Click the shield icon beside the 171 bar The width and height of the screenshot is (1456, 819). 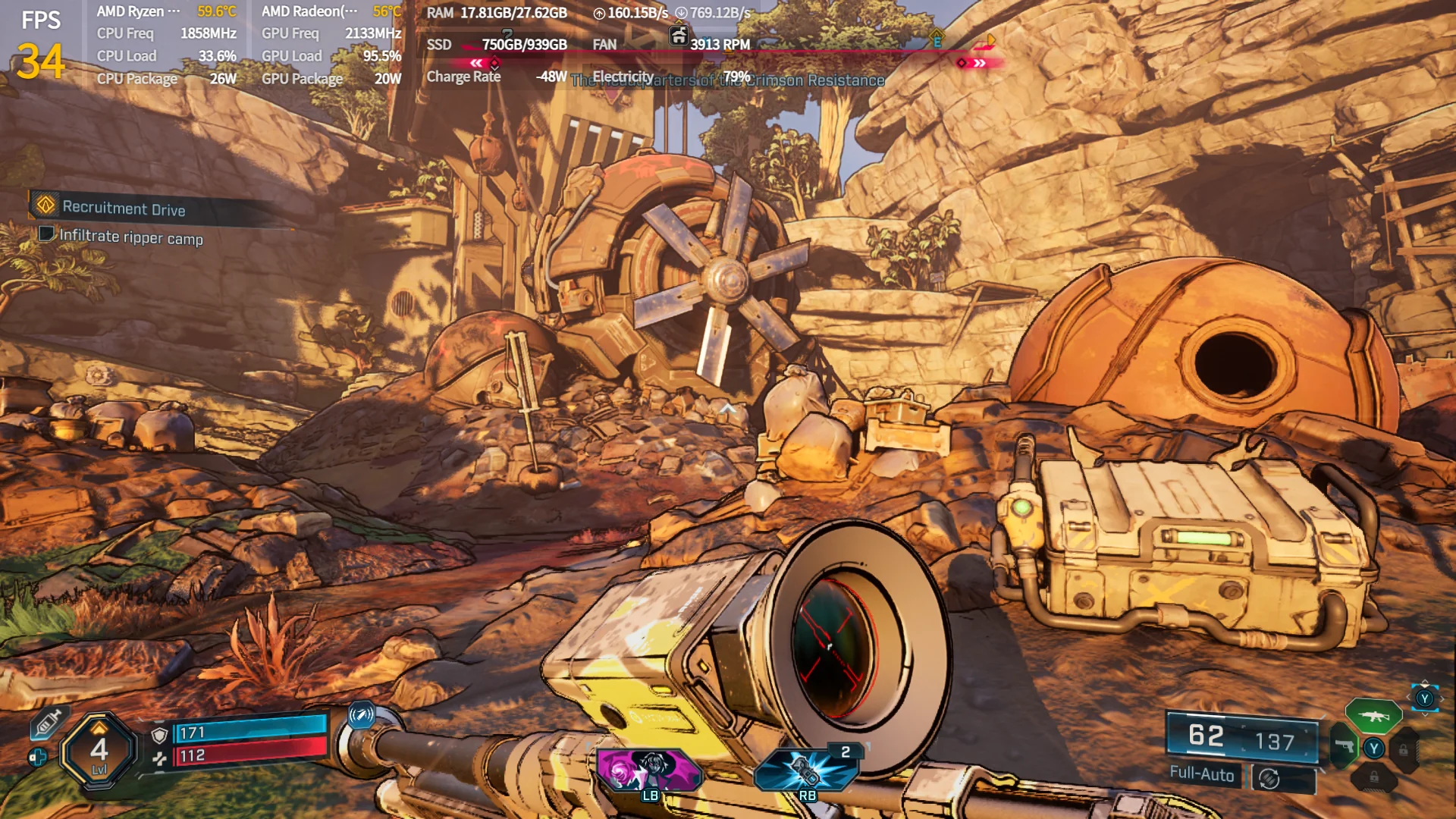pos(159,735)
